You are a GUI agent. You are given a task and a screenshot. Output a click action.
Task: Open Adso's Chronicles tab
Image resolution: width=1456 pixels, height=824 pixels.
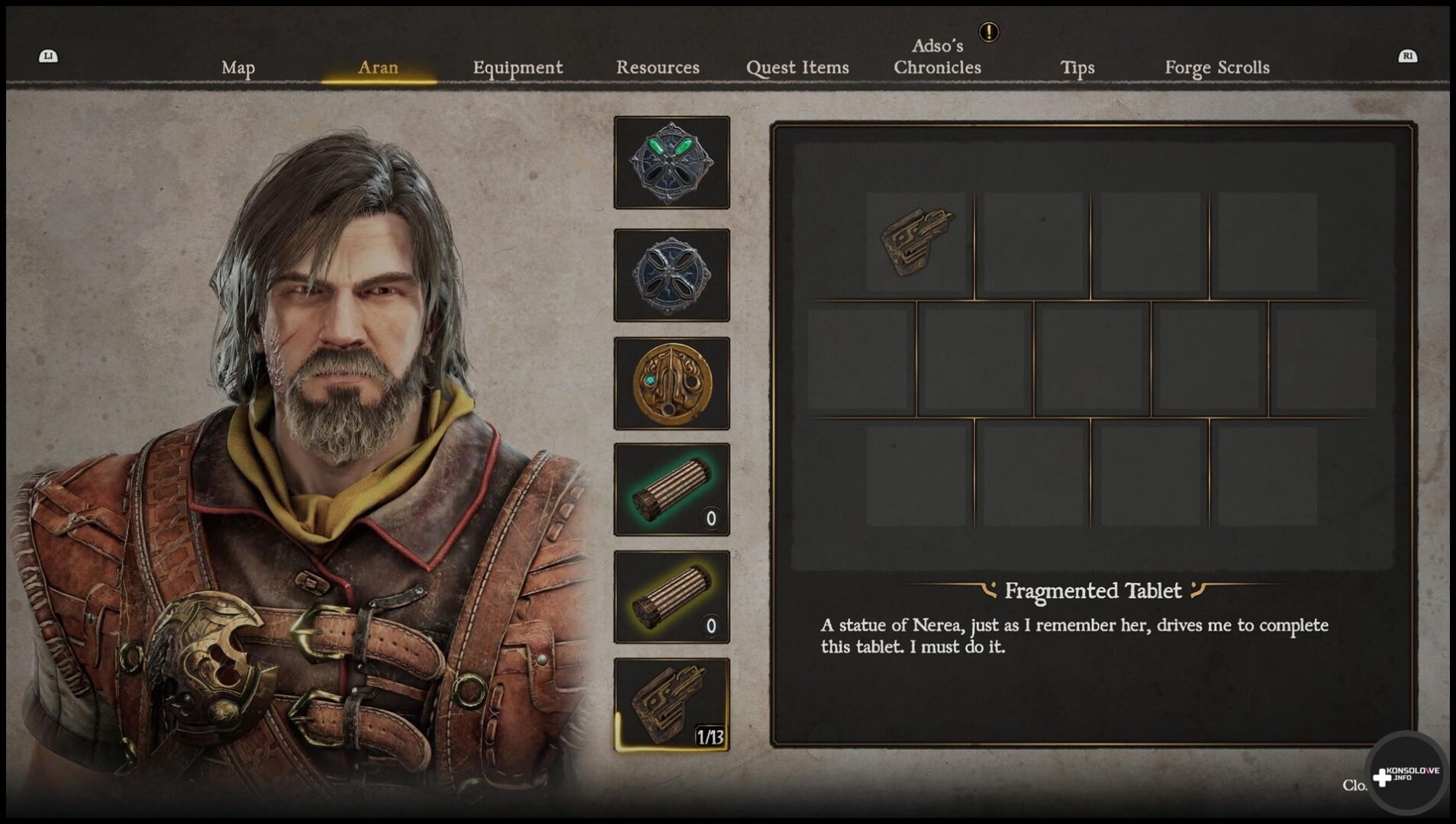[x=937, y=57]
